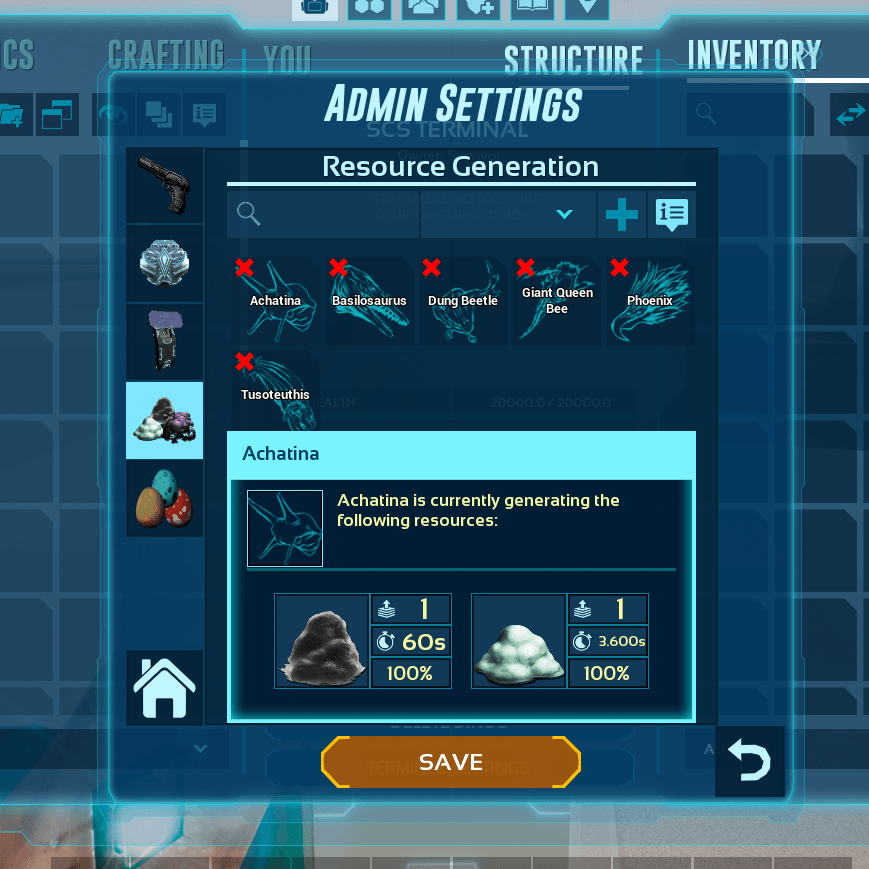Select the Phoenix creature tile
The height and width of the screenshot is (869, 869).
pos(650,302)
